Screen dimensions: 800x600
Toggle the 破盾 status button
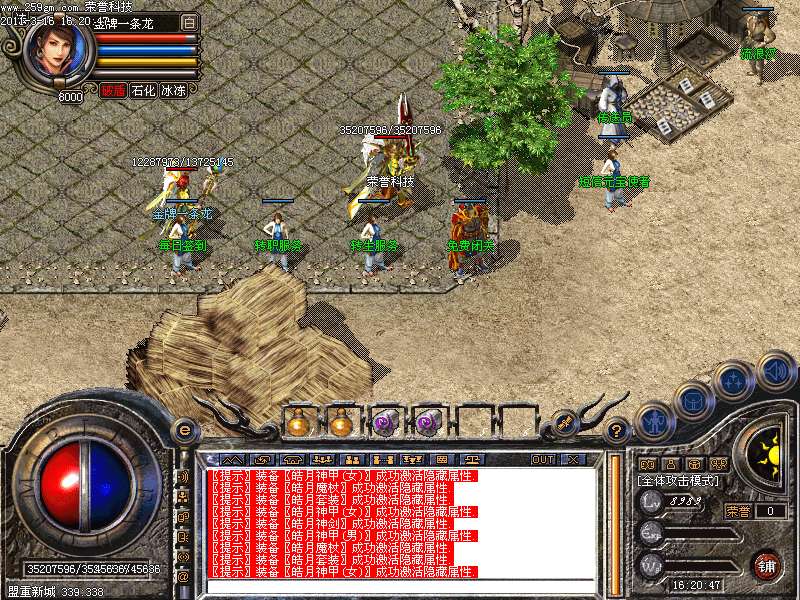(113, 91)
